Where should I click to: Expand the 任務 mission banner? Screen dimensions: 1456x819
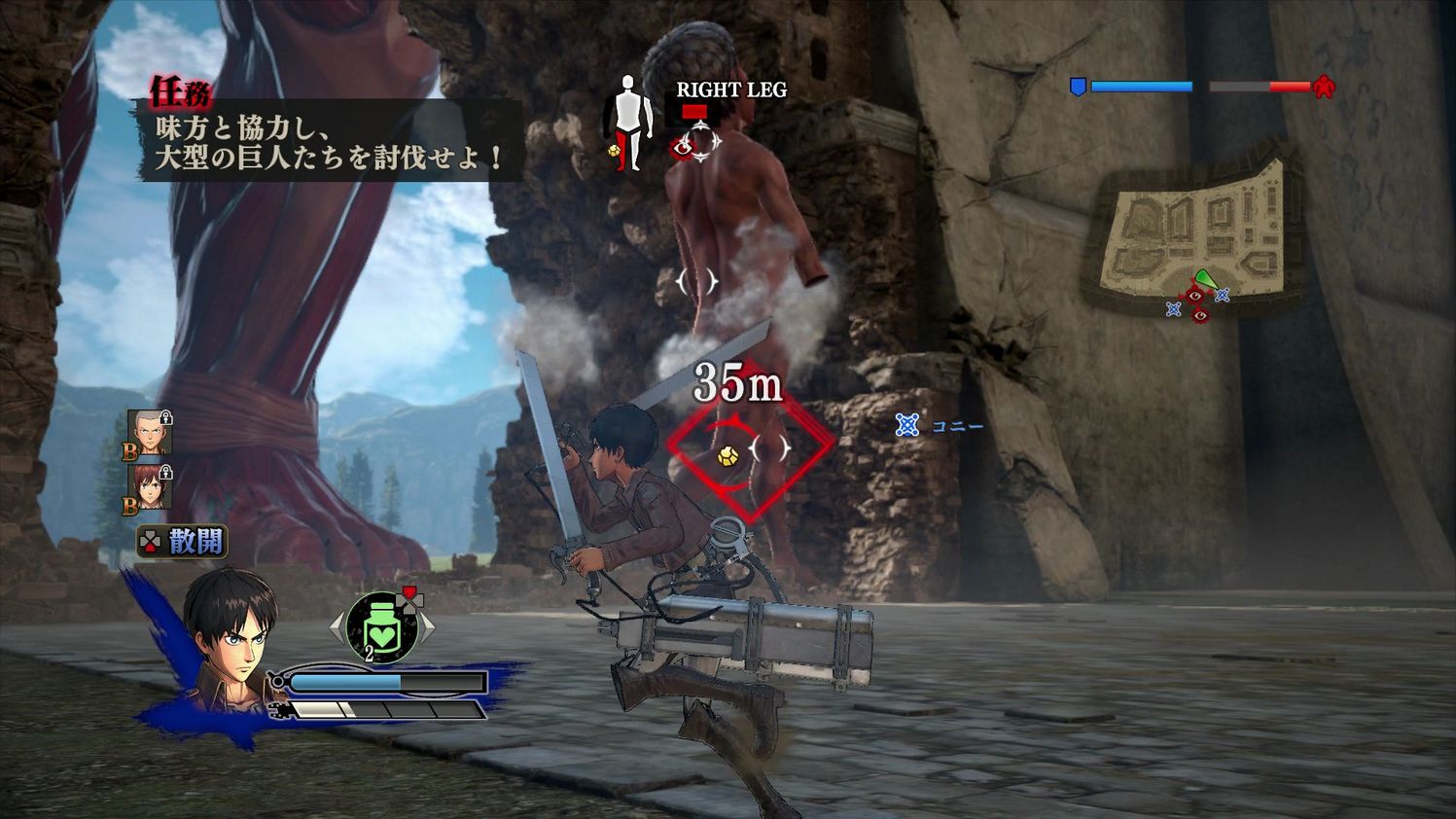coord(180,91)
